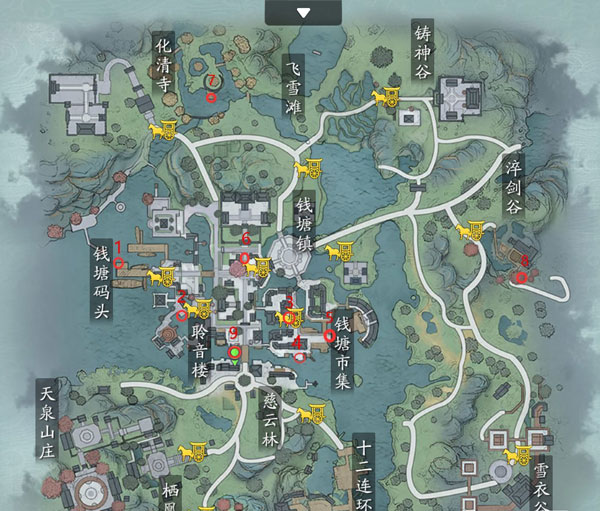Click the red circle marker numbered 2
Screen dimensions: 600x511
pos(182,316)
